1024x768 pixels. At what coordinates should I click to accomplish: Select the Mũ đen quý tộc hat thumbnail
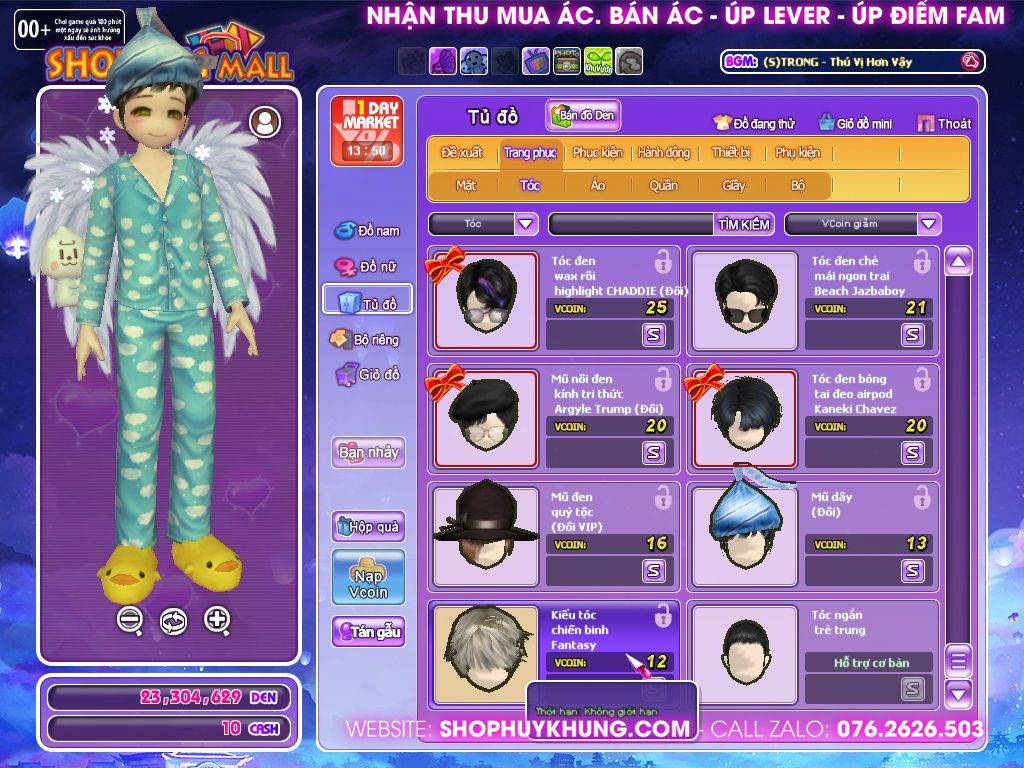point(485,526)
